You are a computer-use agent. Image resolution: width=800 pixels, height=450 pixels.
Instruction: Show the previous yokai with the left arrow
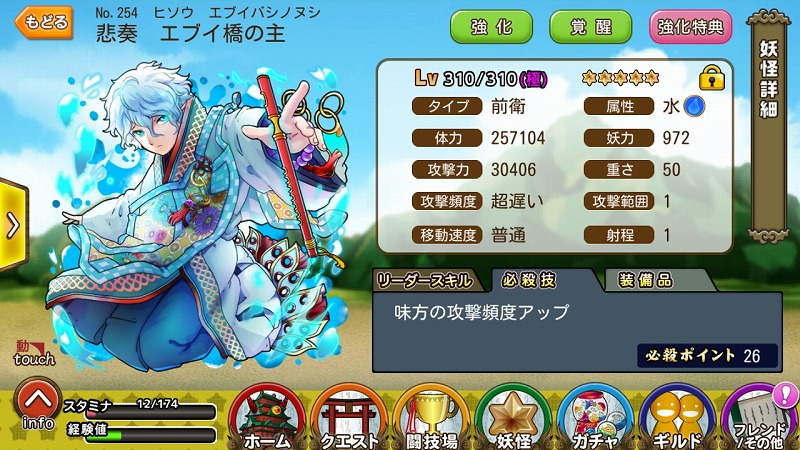click(x=12, y=225)
